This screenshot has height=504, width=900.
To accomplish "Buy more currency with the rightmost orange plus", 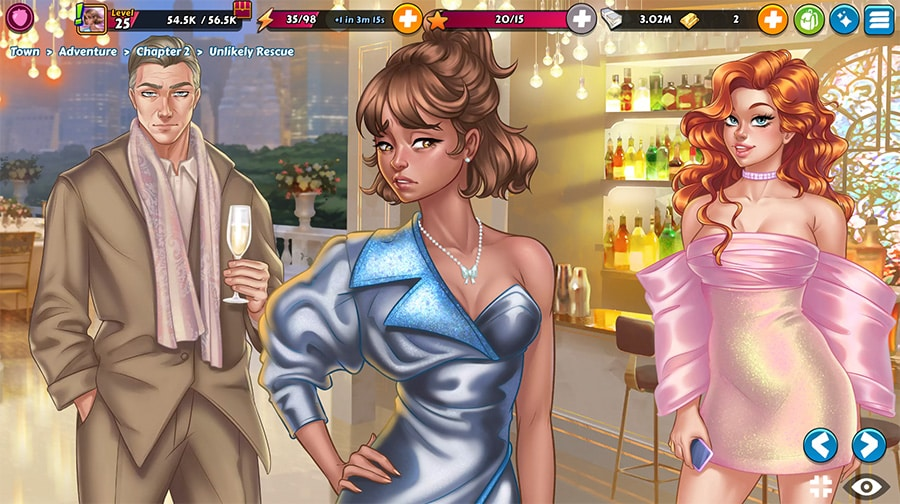I will coord(772,18).
